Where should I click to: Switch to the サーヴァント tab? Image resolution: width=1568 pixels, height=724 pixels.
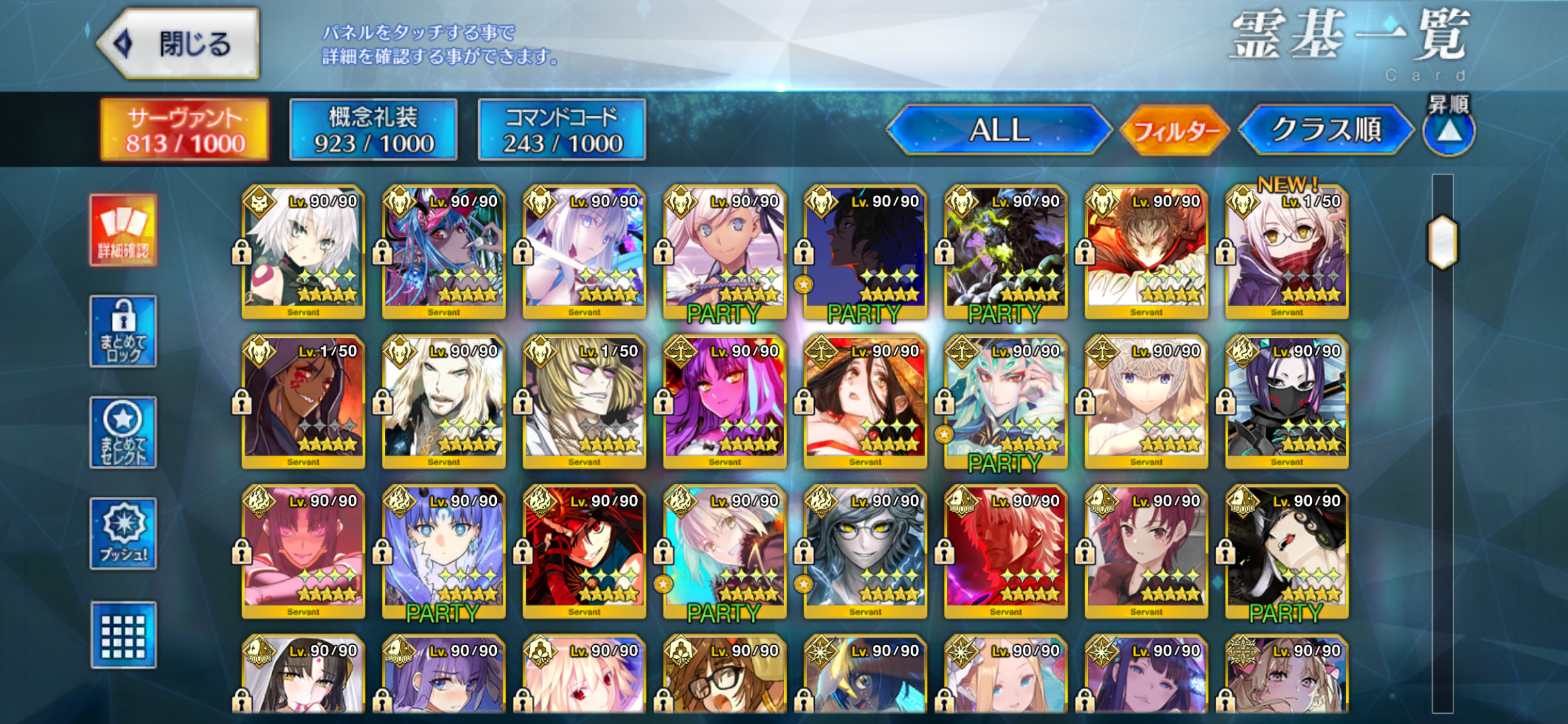(185, 130)
